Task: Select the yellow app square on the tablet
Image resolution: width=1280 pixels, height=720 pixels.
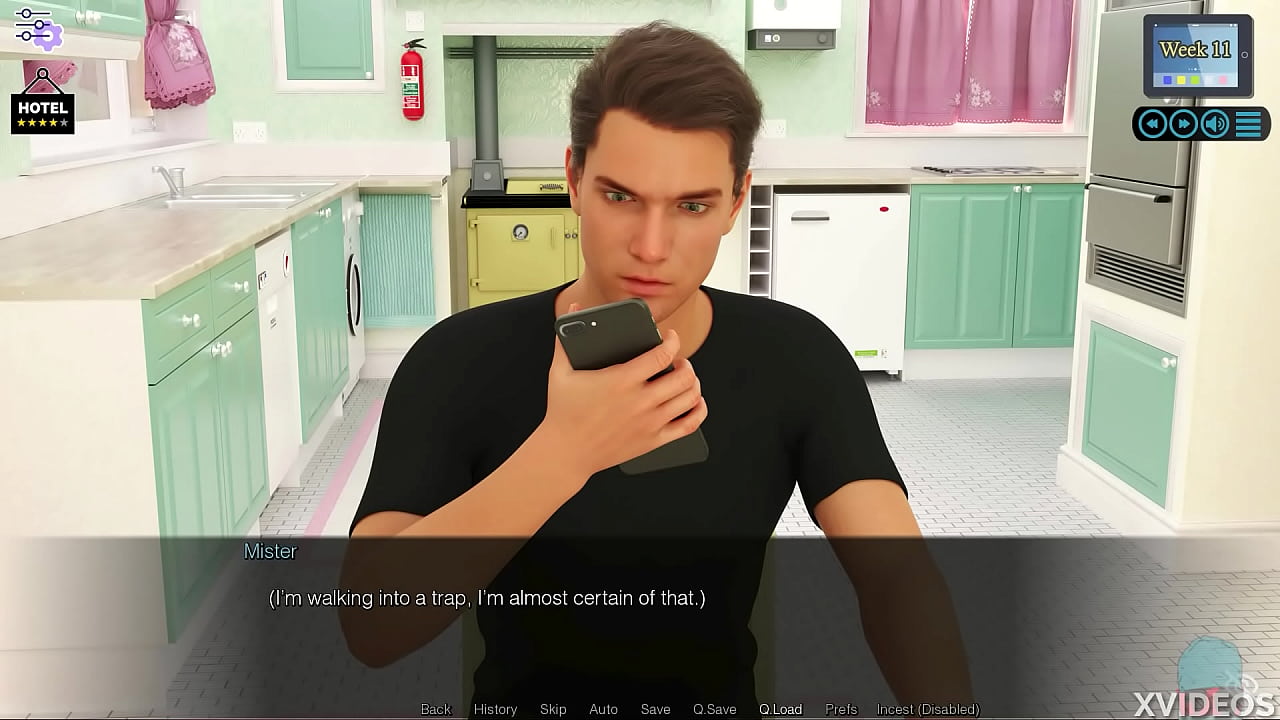Action: click(x=1181, y=79)
